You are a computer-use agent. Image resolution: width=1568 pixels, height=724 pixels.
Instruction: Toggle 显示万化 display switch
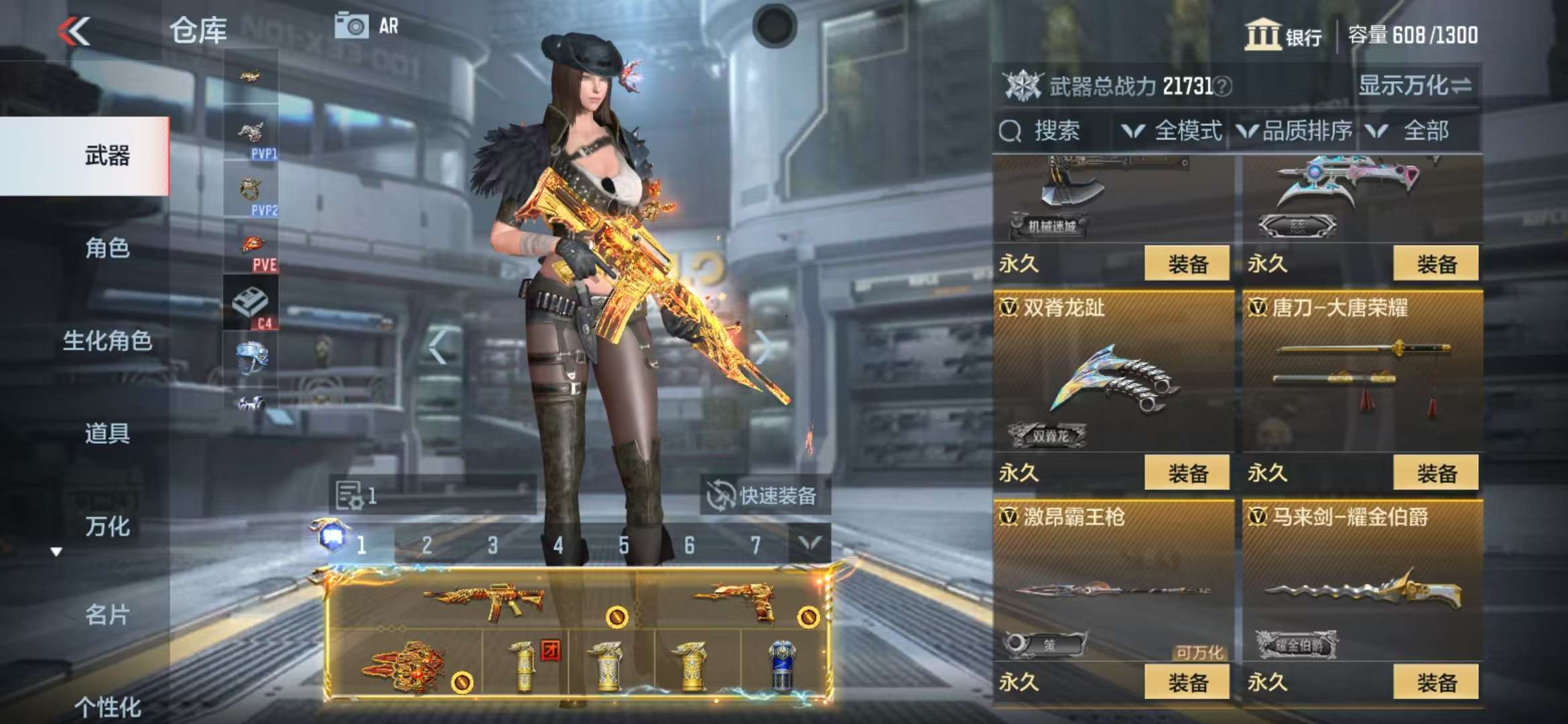click(1414, 86)
